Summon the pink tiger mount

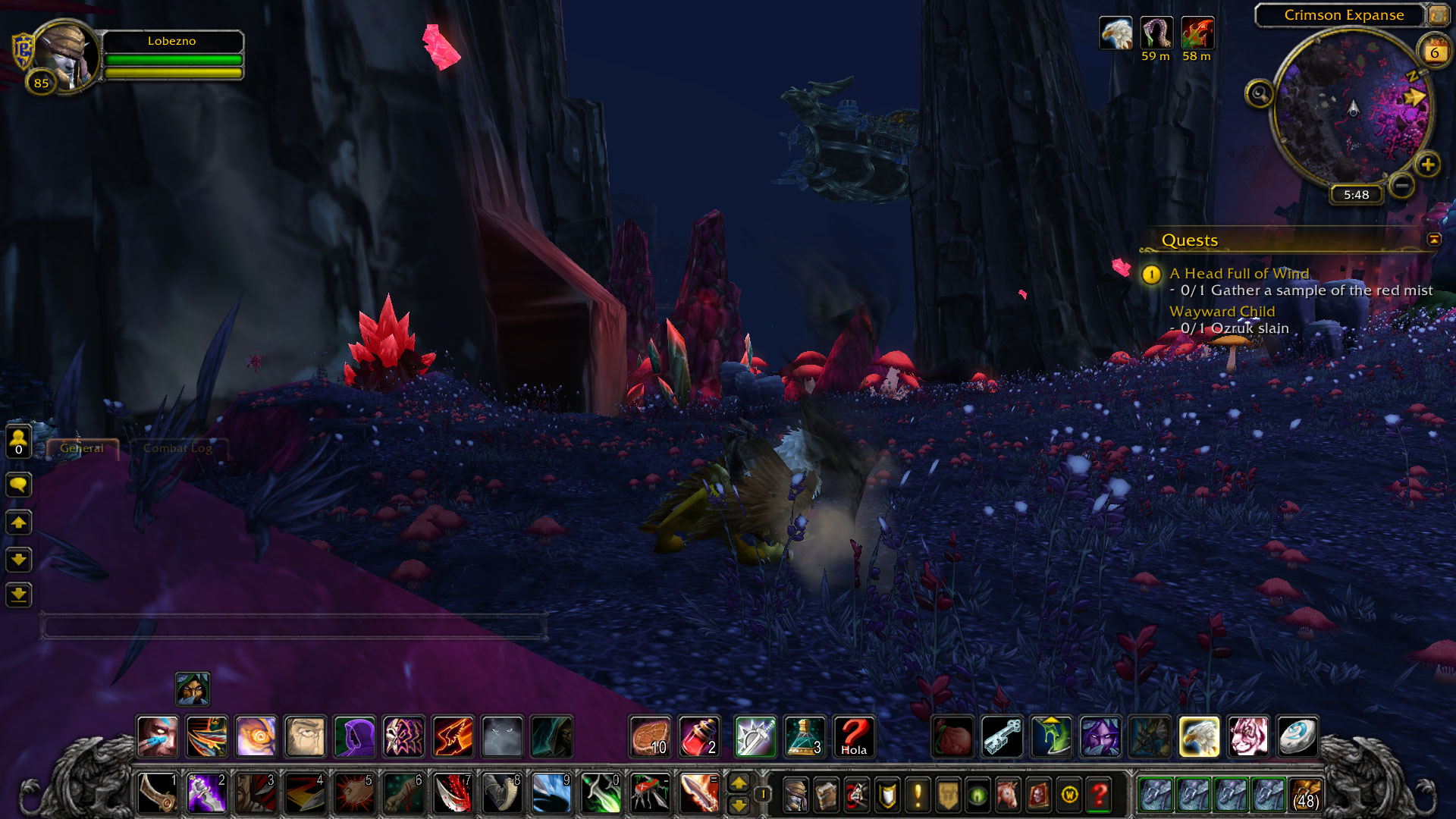(1248, 736)
